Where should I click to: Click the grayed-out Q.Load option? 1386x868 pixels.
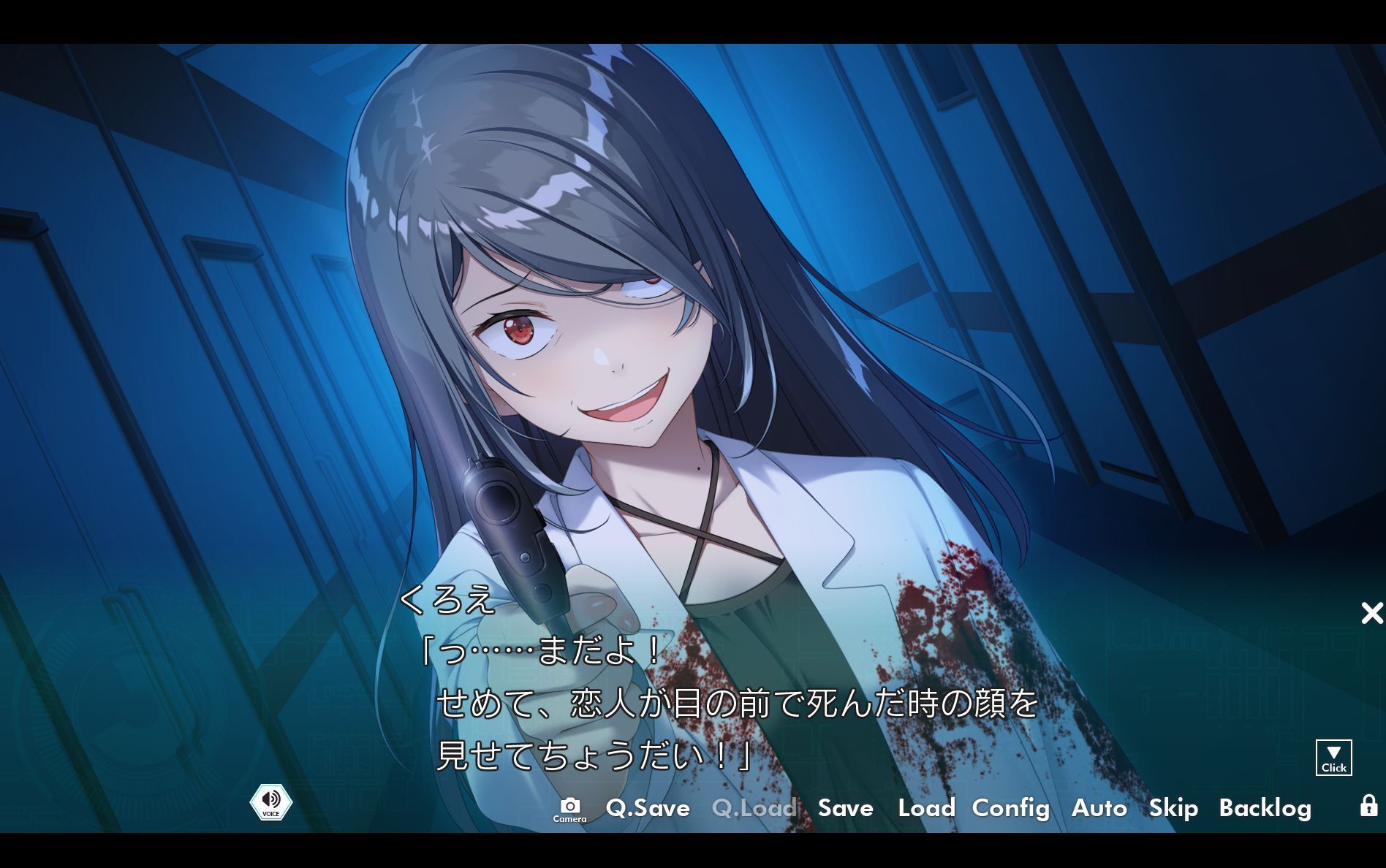tap(754, 808)
